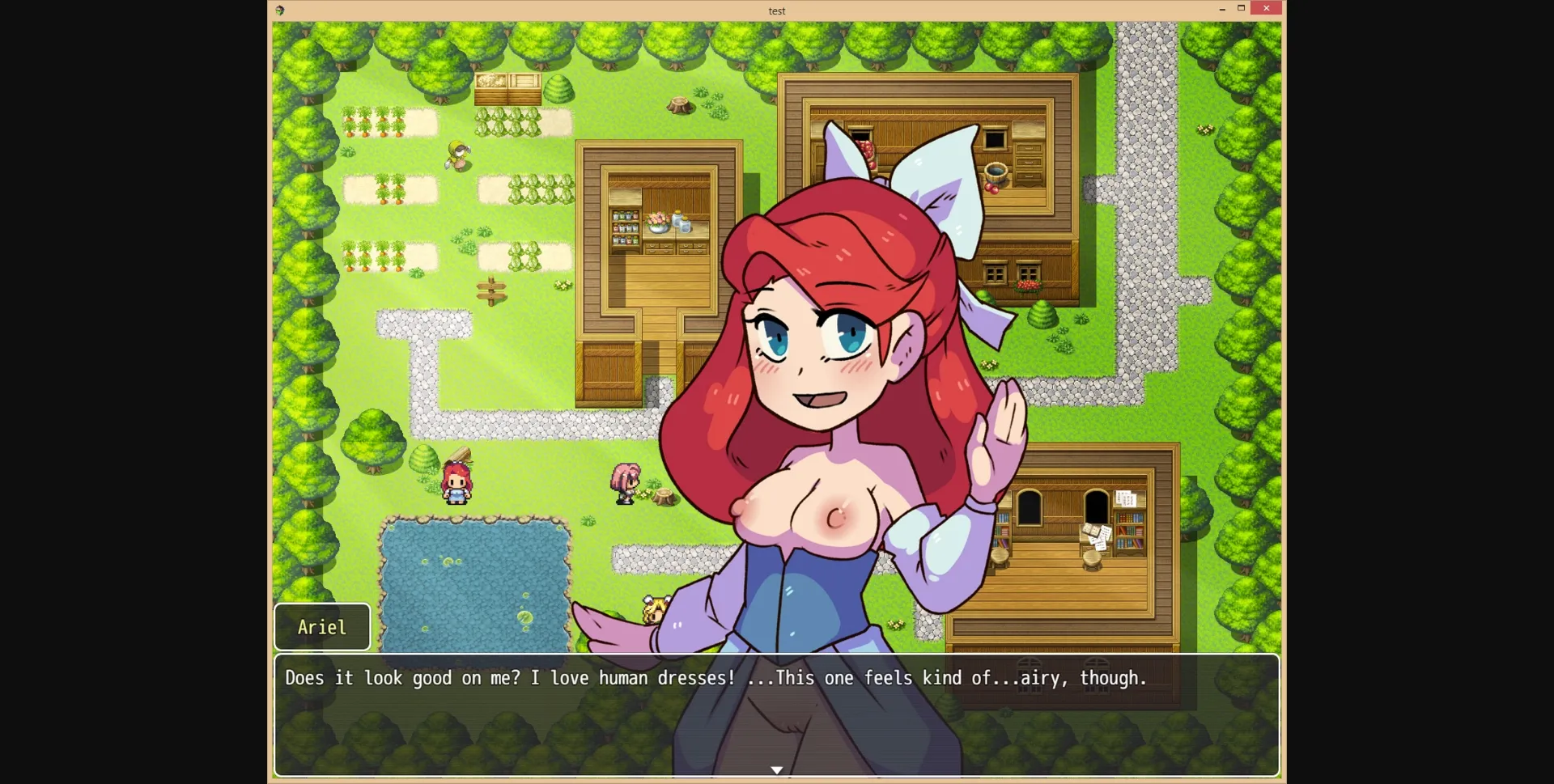Image resolution: width=1554 pixels, height=784 pixels.
Task: Minimize the game window
Action: (1222, 8)
